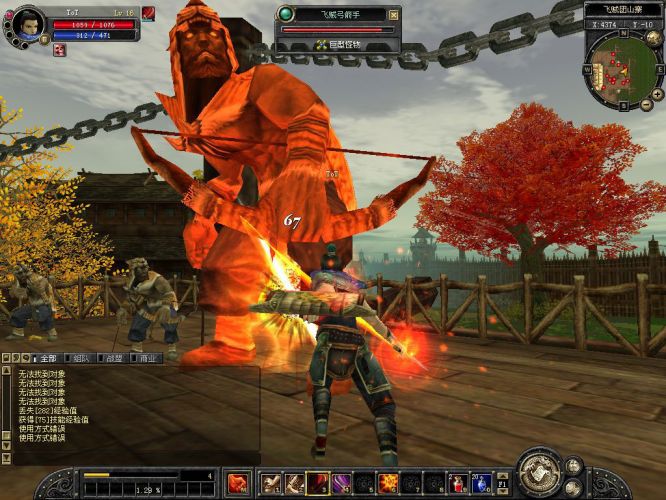Use the red health potion
This screenshot has height=500, width=666.
(x=458, y=484)
